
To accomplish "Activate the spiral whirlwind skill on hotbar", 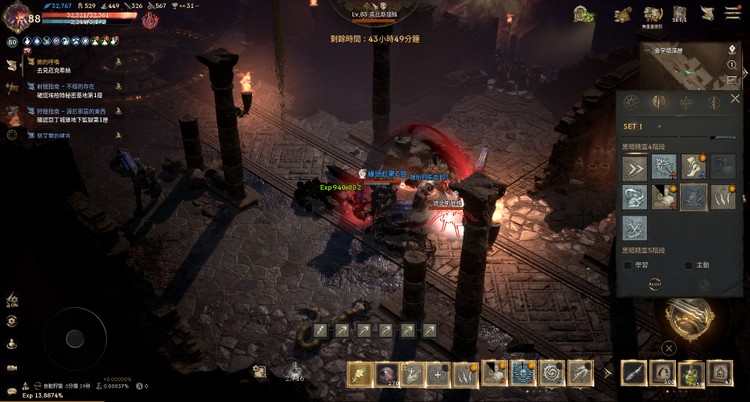I will click(x=551, y=374).
